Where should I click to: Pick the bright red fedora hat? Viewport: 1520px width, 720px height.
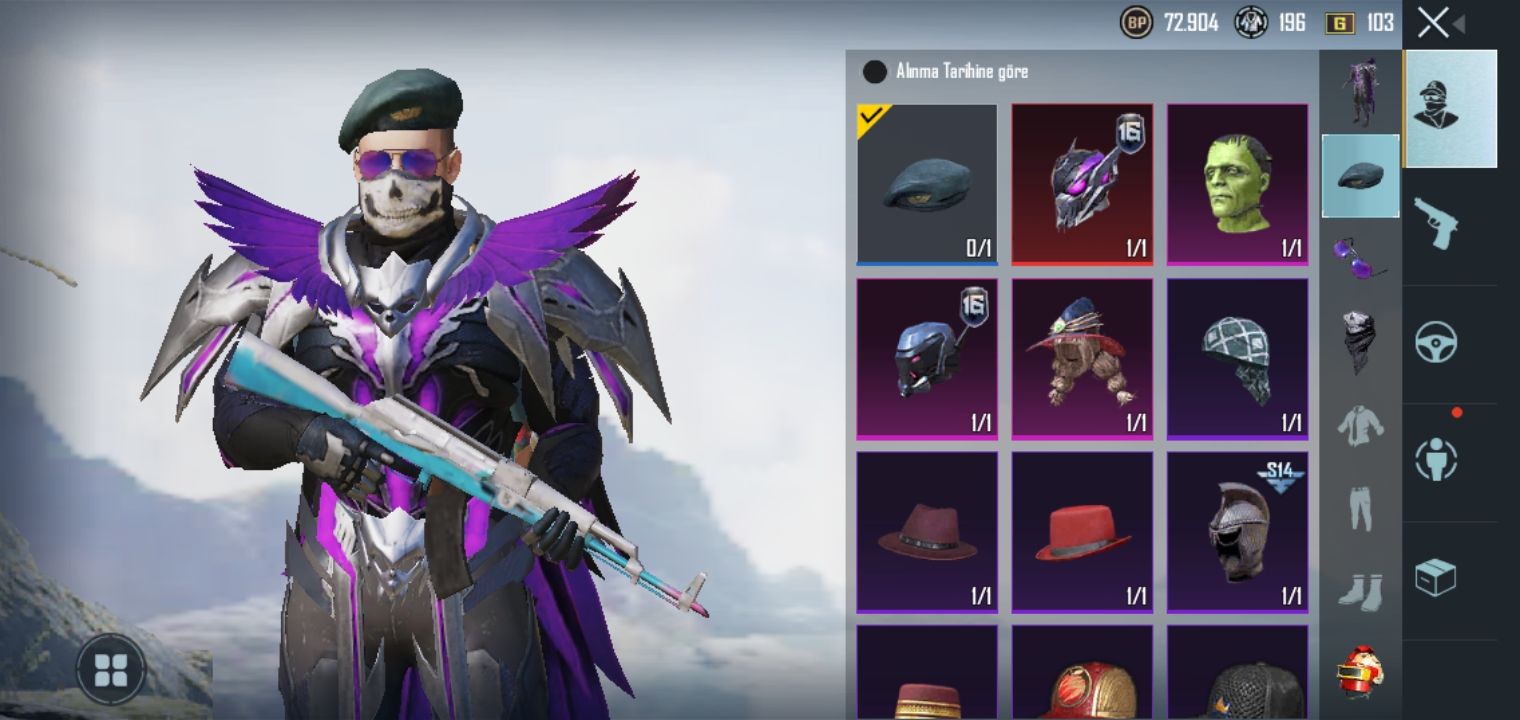(1082, 532)
